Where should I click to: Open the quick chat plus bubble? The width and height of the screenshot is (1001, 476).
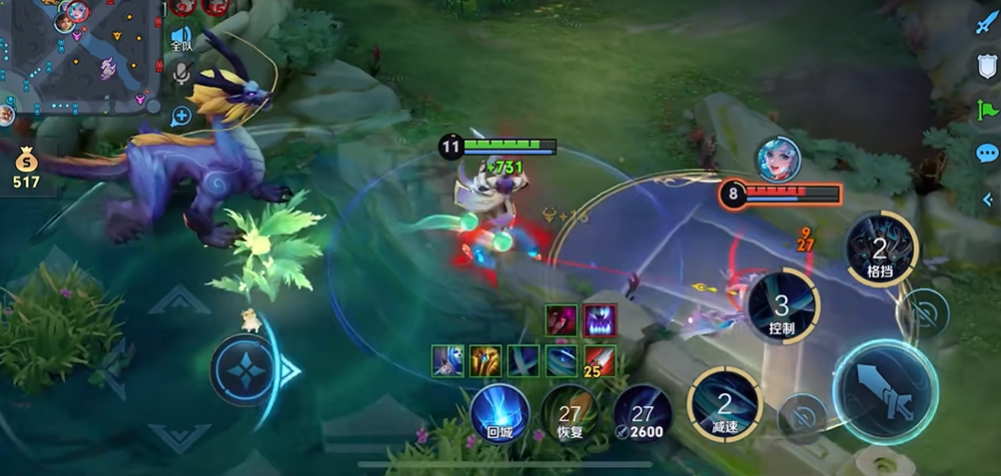pyautogui.click(x=181, y=115)
